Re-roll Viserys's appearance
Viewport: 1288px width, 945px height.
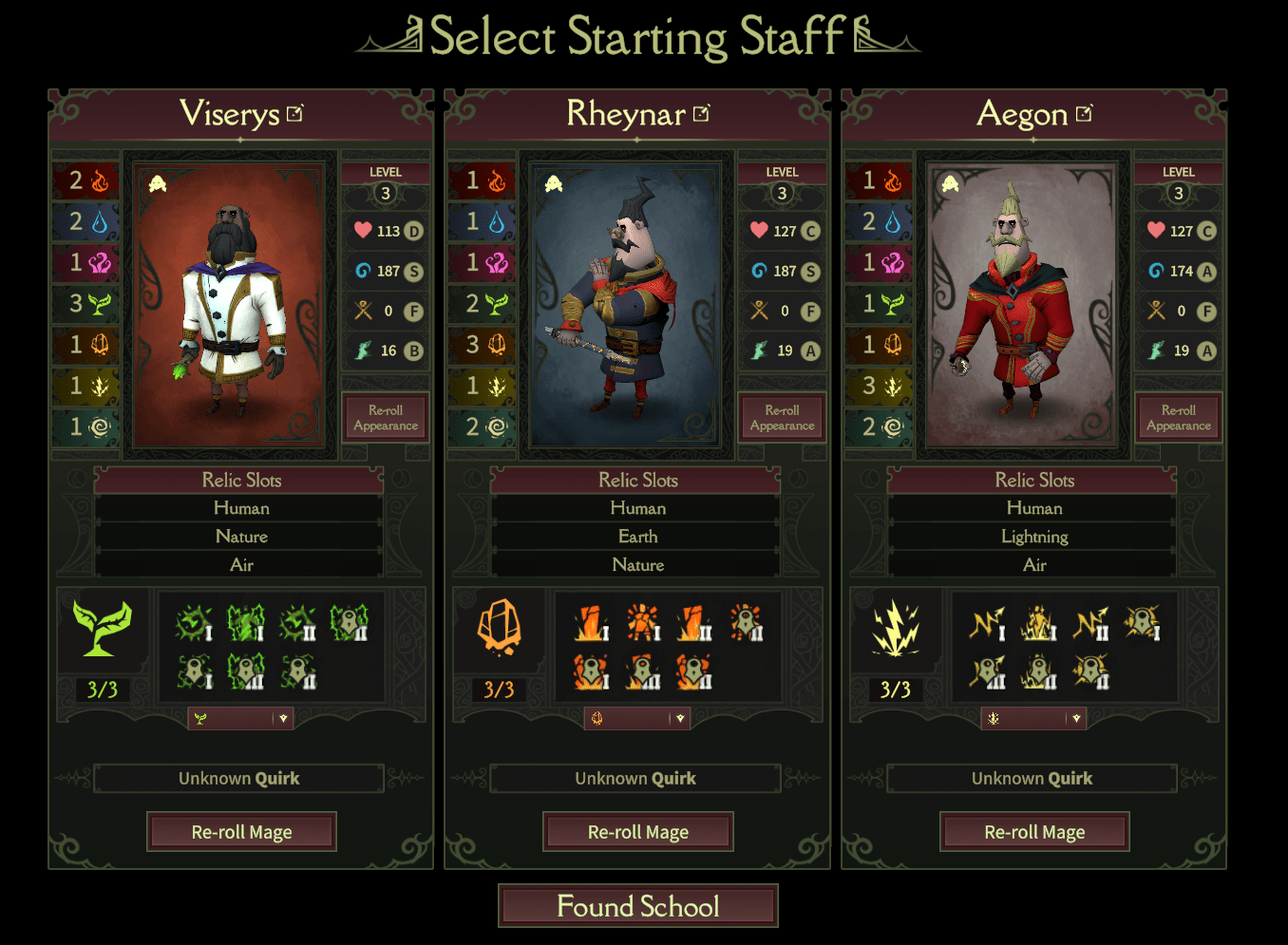point(386,418)
